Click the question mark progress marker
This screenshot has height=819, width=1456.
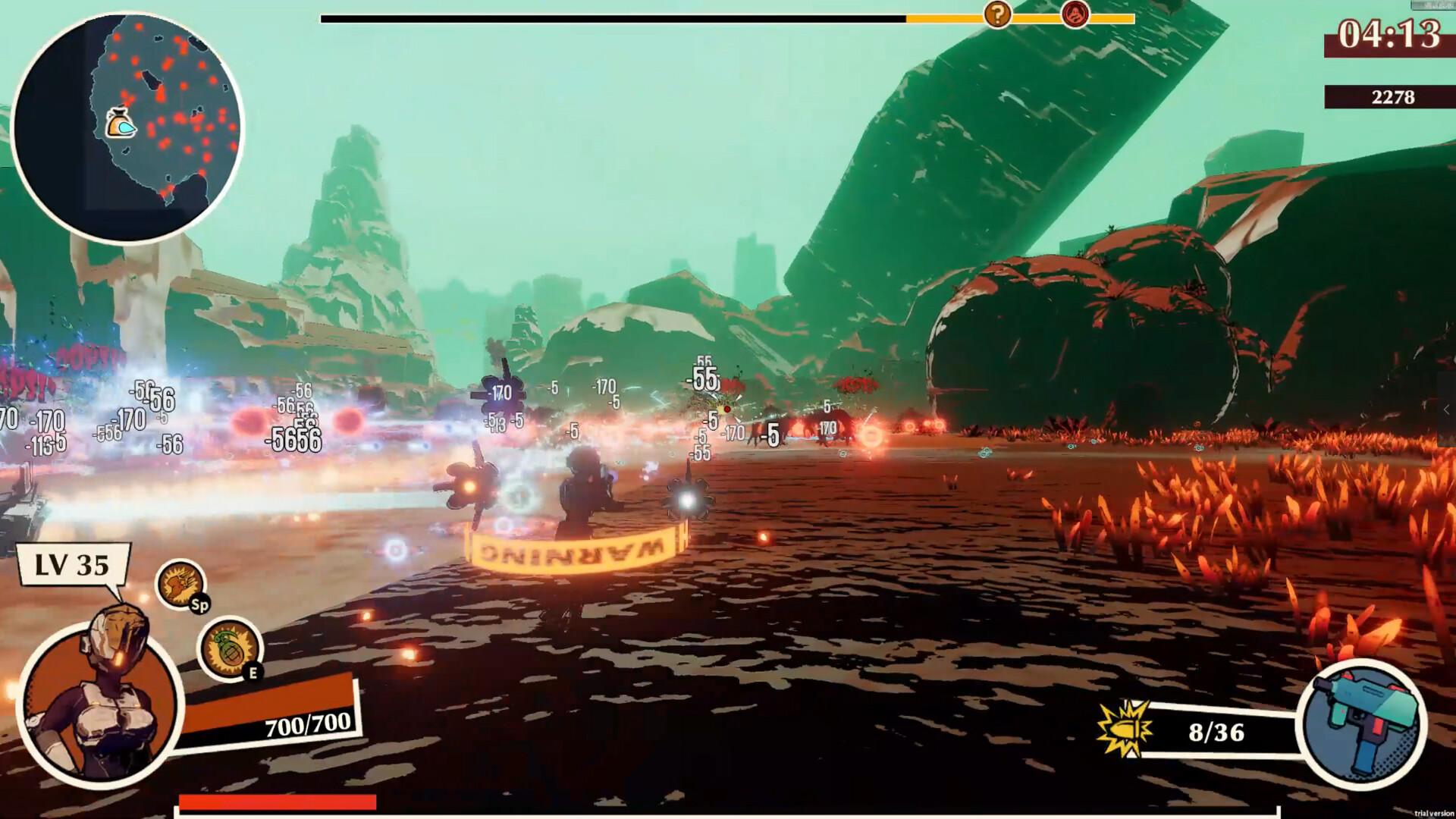997,14
